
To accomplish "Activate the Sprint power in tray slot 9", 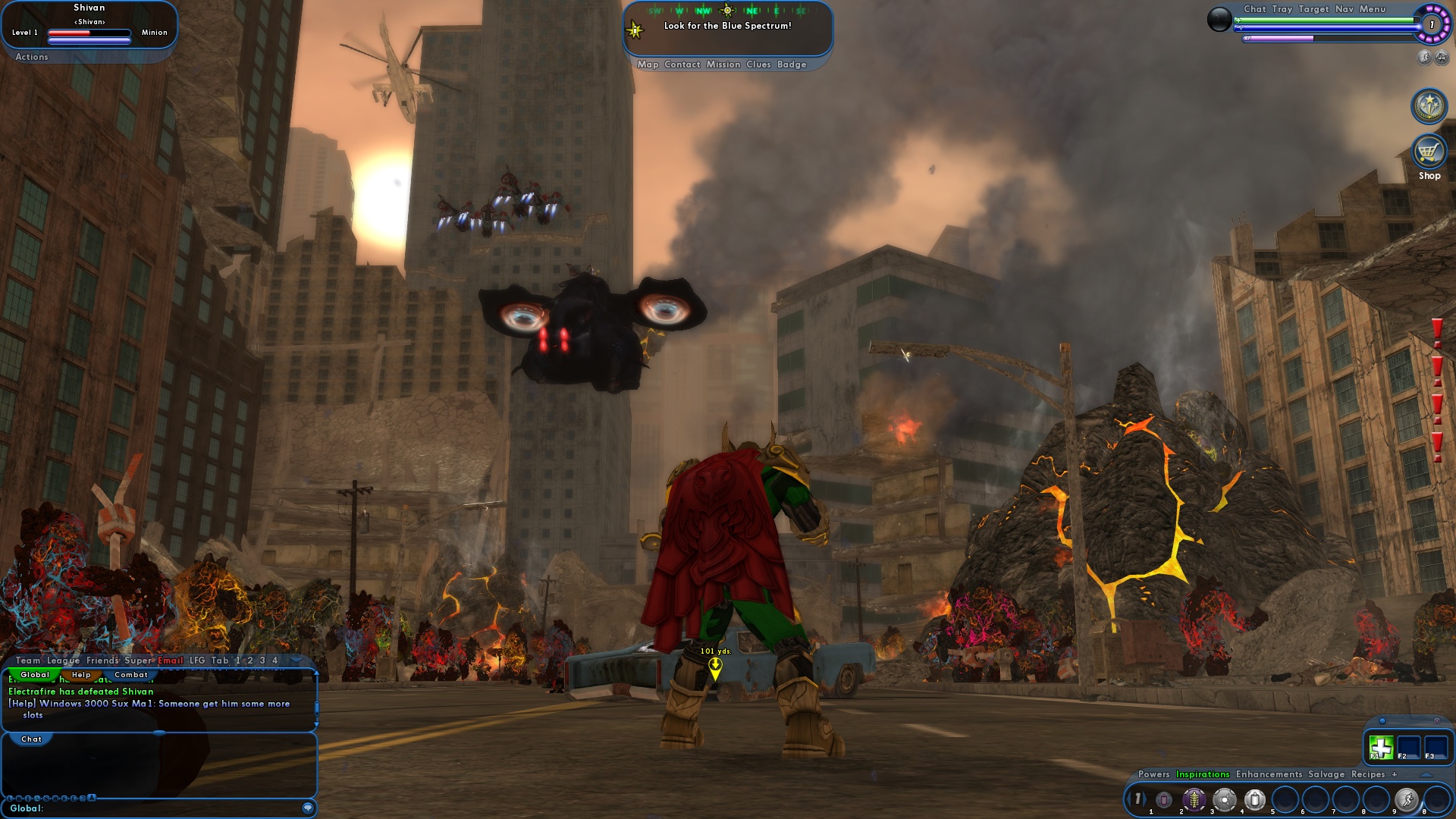I will pyautogui.click(x=1407, y=799).
